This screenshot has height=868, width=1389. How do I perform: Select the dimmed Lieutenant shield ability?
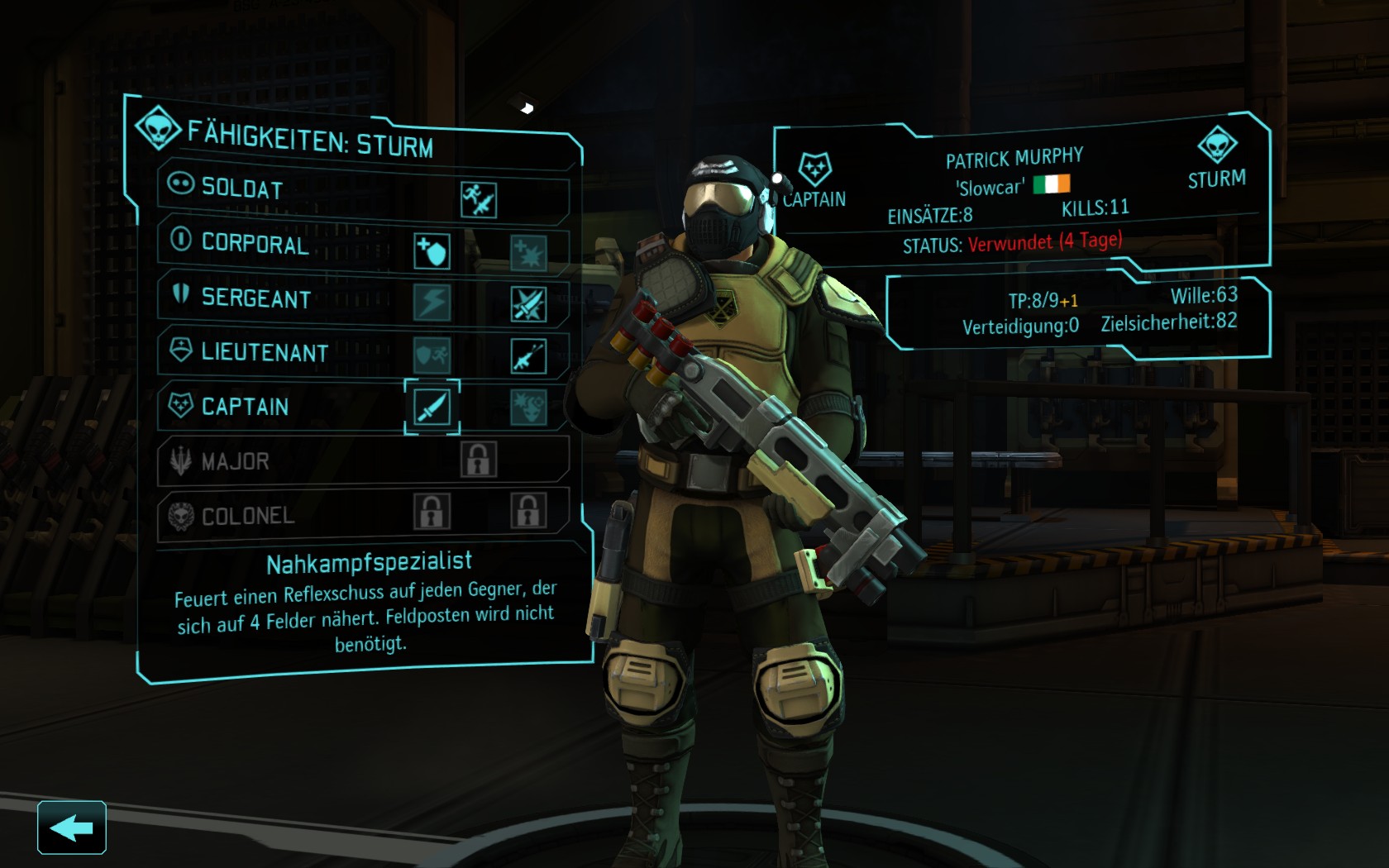pos(432,355)
